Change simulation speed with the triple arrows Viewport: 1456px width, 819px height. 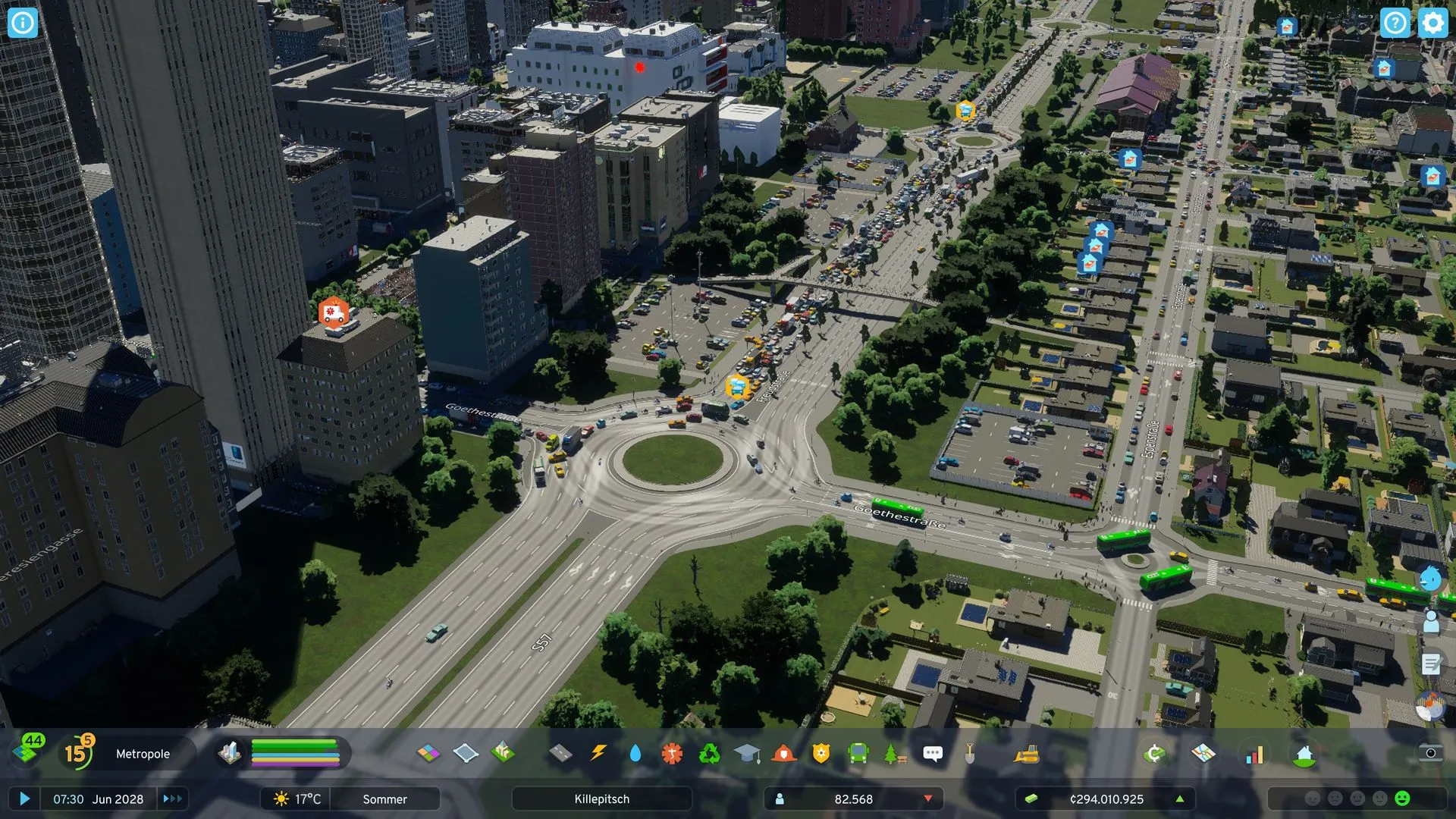172,799
